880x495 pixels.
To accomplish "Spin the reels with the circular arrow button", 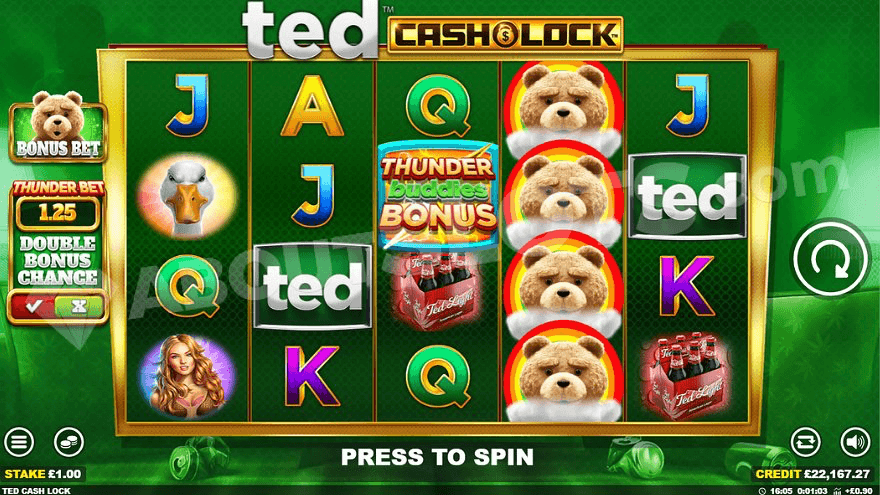I will (x=829, y=258).
